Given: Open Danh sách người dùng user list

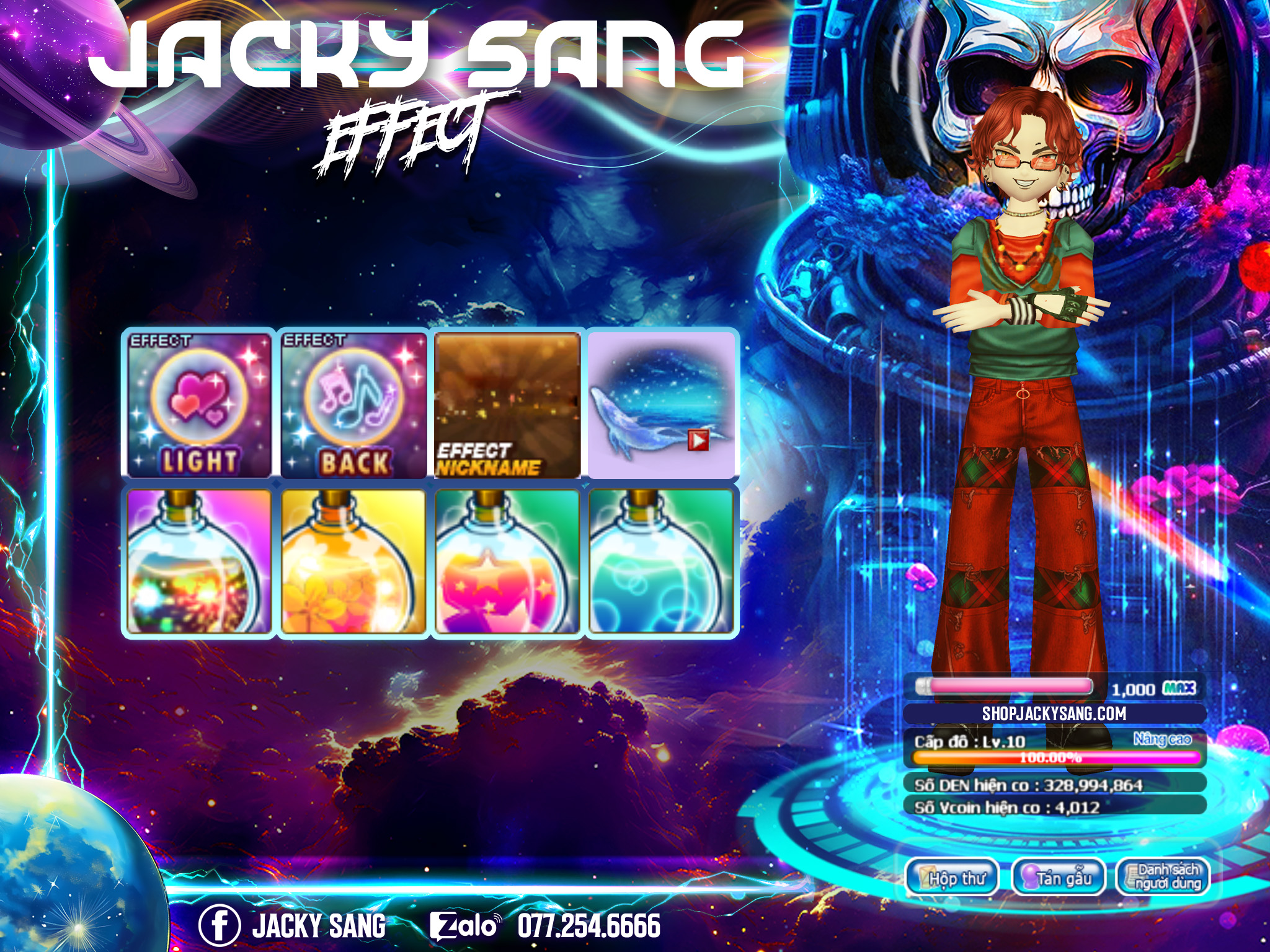Looking at the screenshot, I should (1163, 878).
